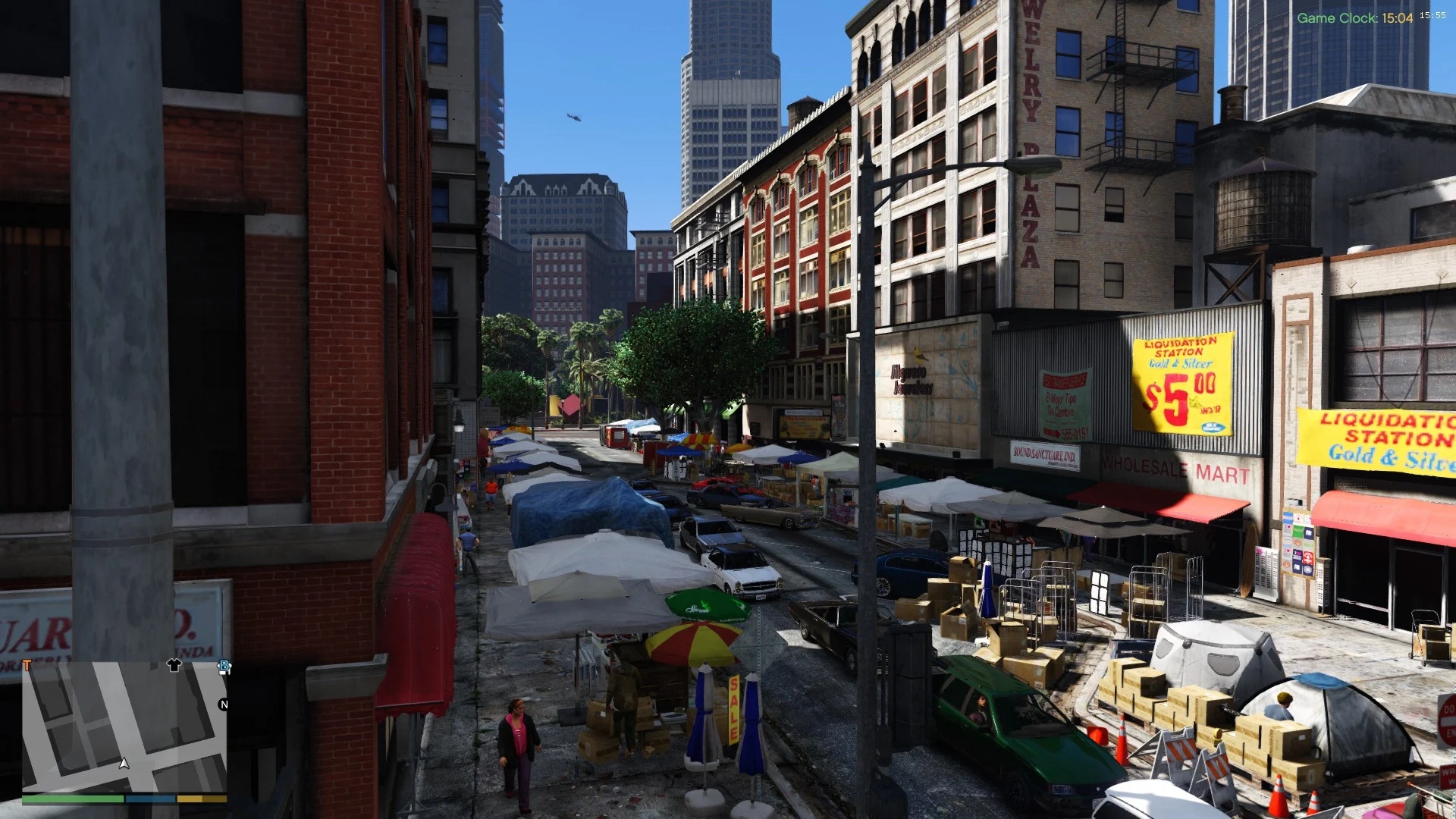The width and height of the screenshot is (1456, 819).
Task: Click the orange tattoo "T" blip on minimap
Action: tap(27, 664)
